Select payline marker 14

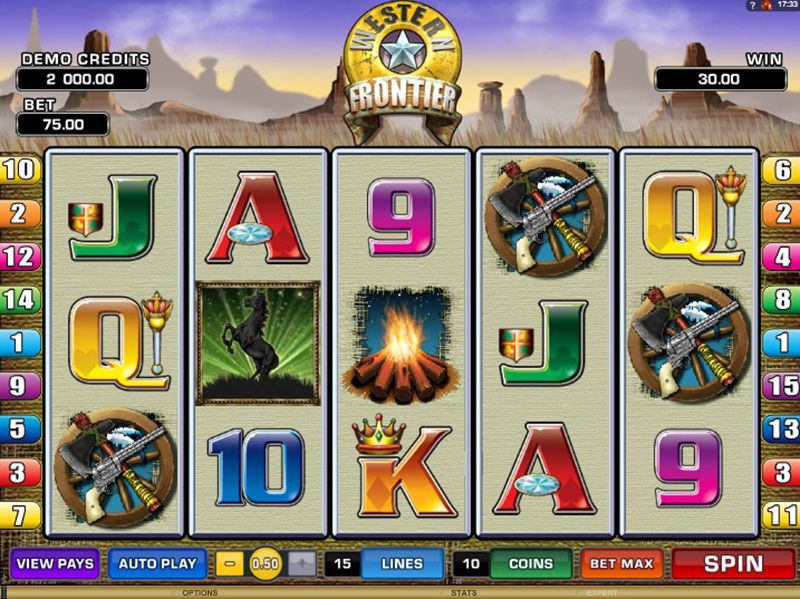pyautogui.click(x=19, y=298)
